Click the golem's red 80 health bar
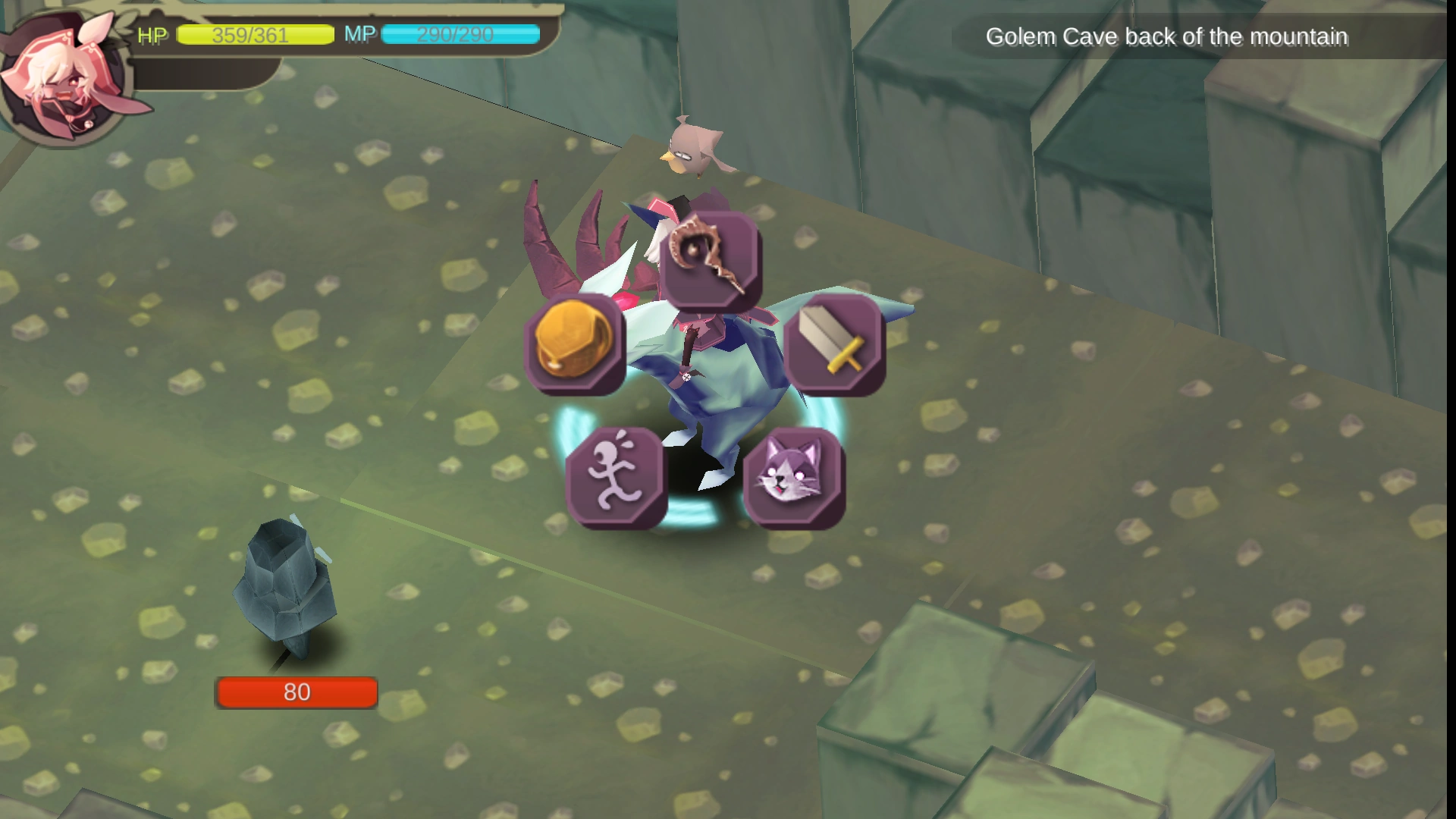 click(297, 692)
